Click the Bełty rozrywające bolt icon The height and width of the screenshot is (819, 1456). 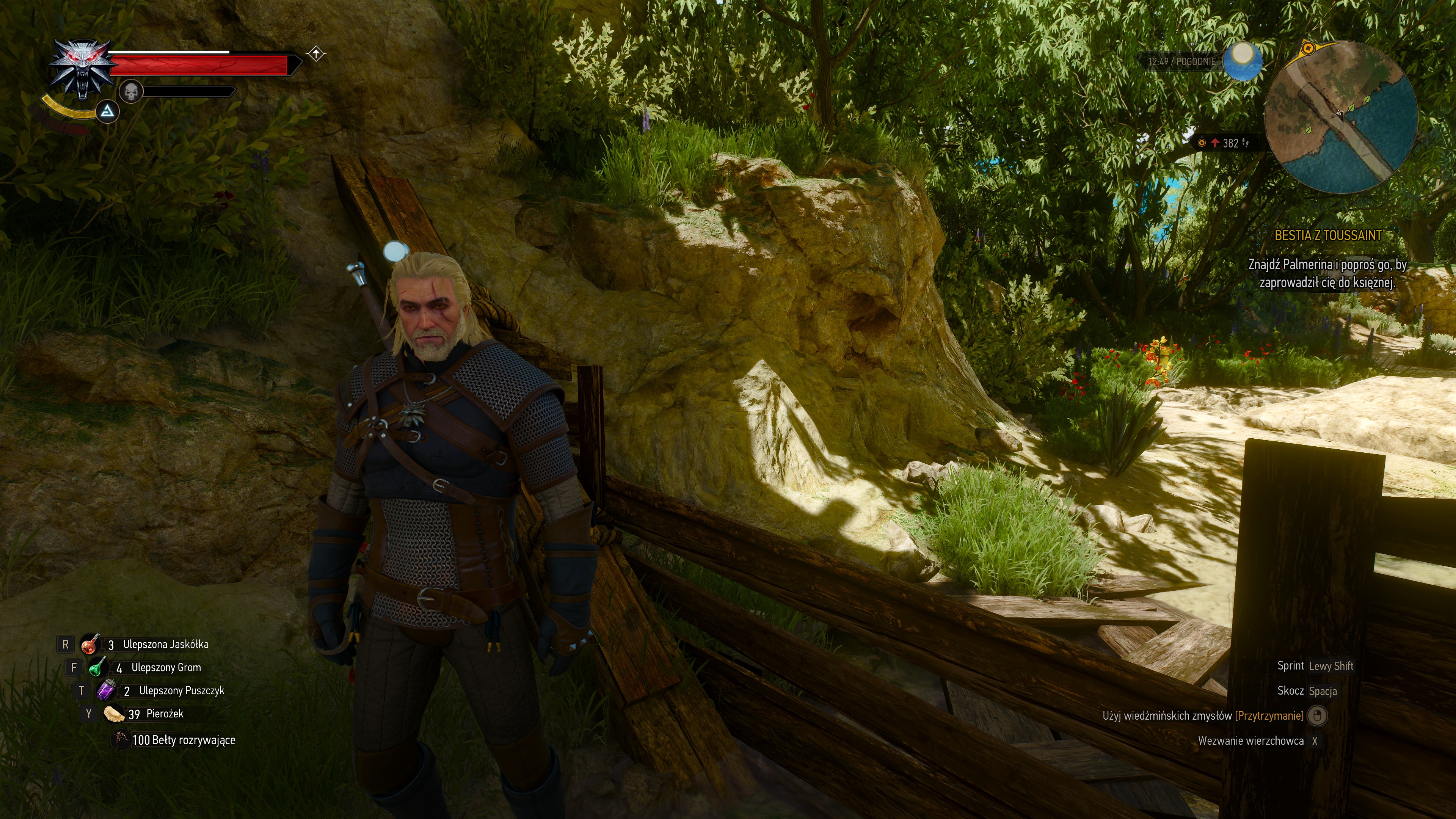point(121,739)
